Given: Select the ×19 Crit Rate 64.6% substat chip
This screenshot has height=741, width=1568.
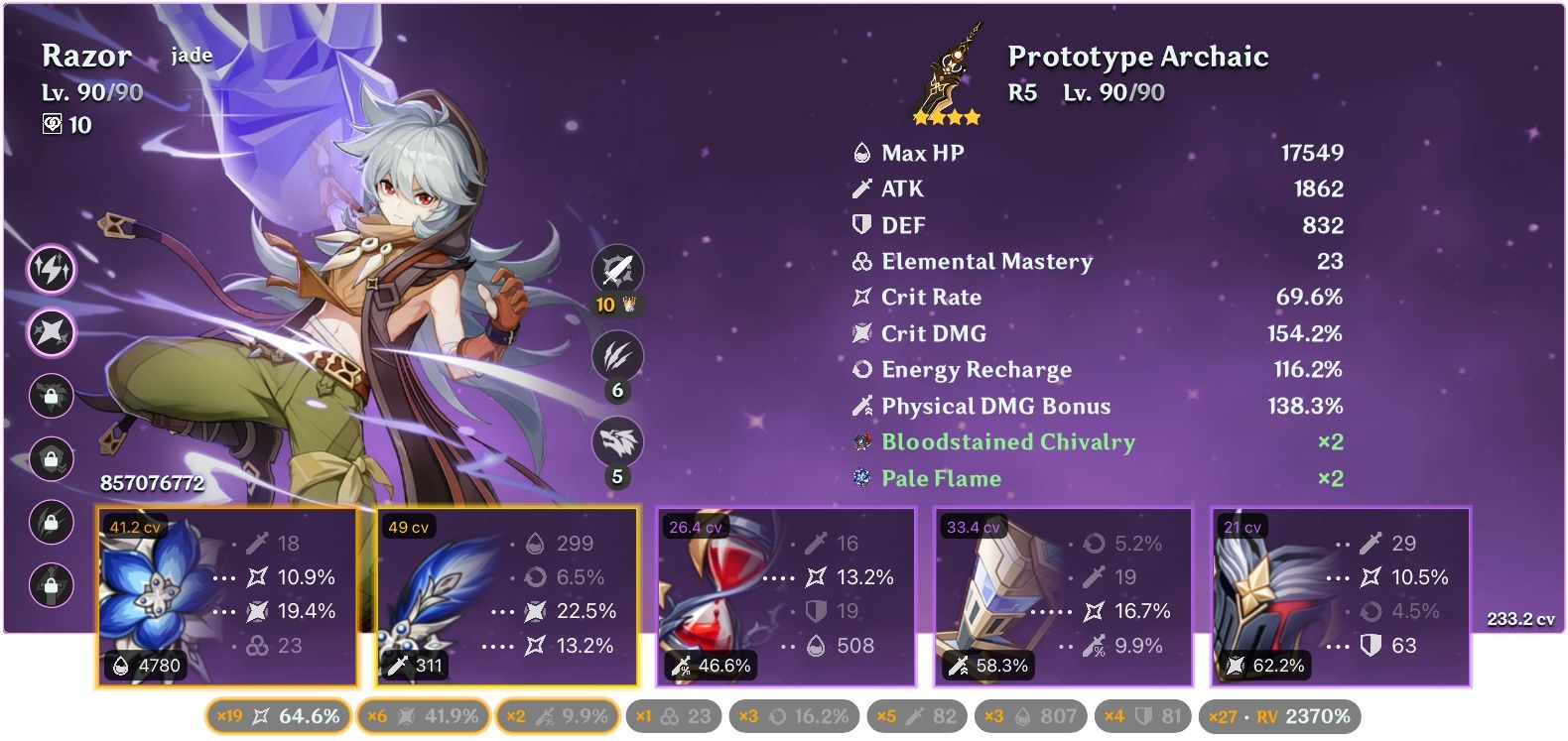Looking at the screenshot, I should click(x=278, y=714).
